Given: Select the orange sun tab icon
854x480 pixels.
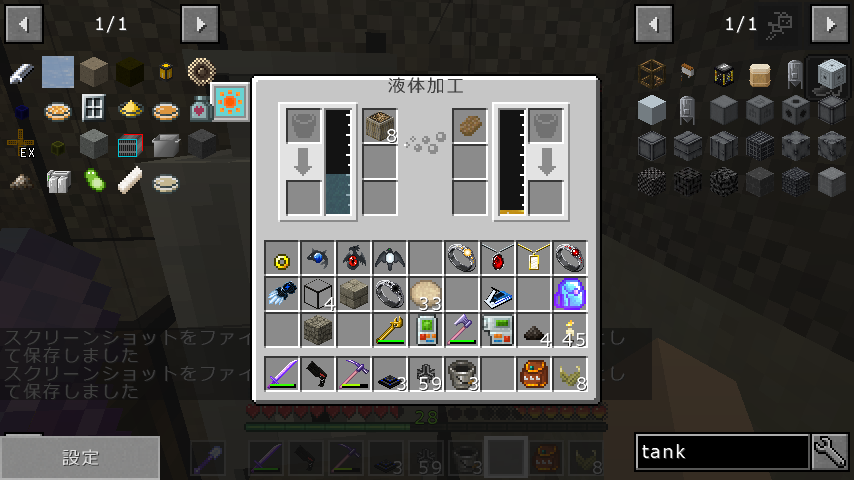Looking at the screenshot, I should point(231,102).
